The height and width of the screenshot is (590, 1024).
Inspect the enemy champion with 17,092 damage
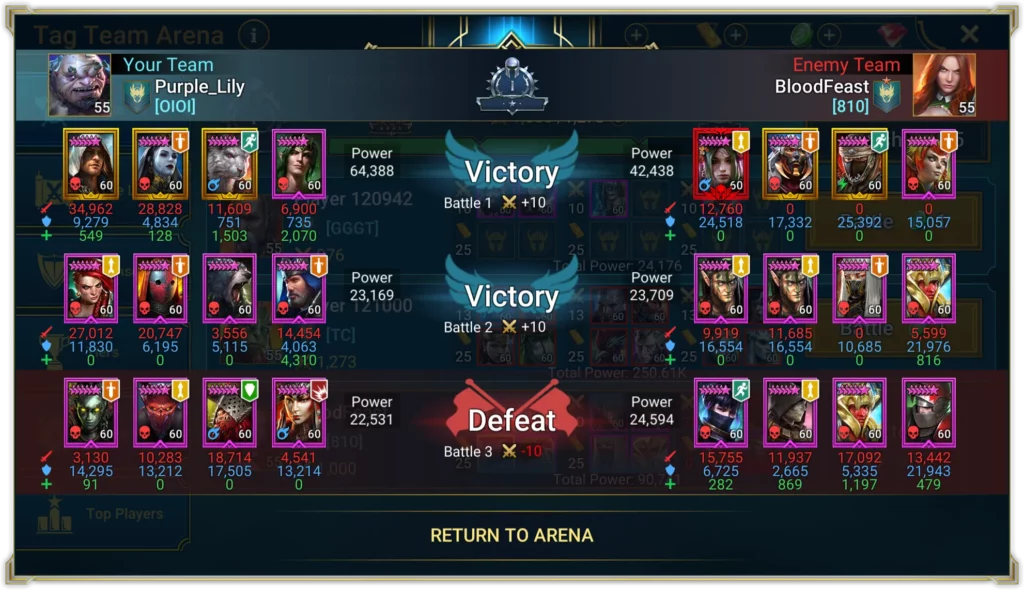[859, 412]
